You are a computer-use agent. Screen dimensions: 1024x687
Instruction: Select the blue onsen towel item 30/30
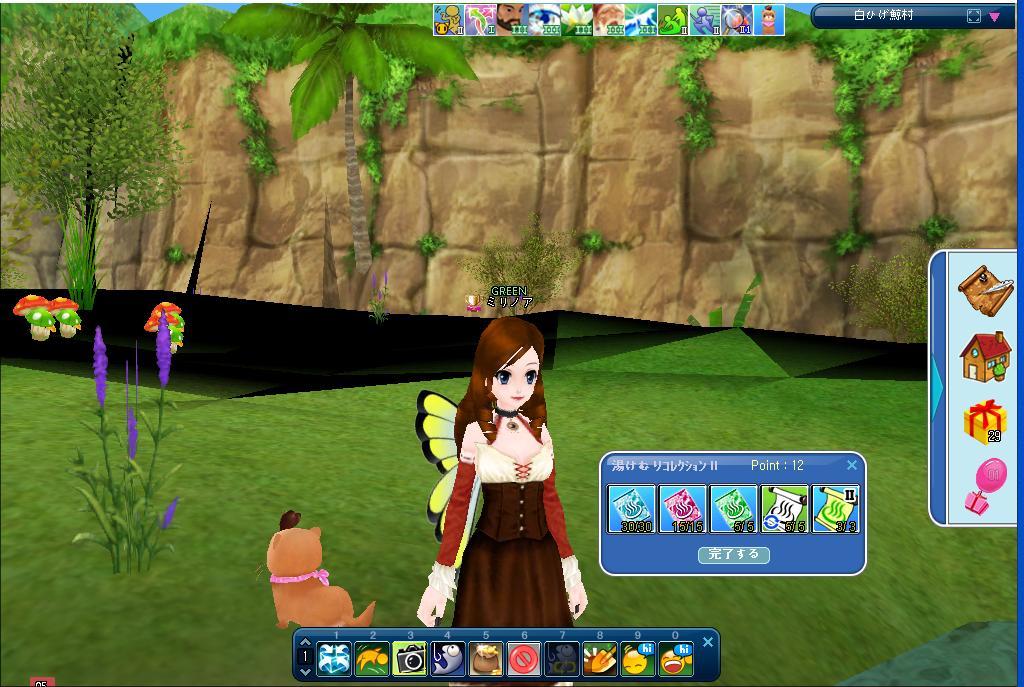coord(631,509)
